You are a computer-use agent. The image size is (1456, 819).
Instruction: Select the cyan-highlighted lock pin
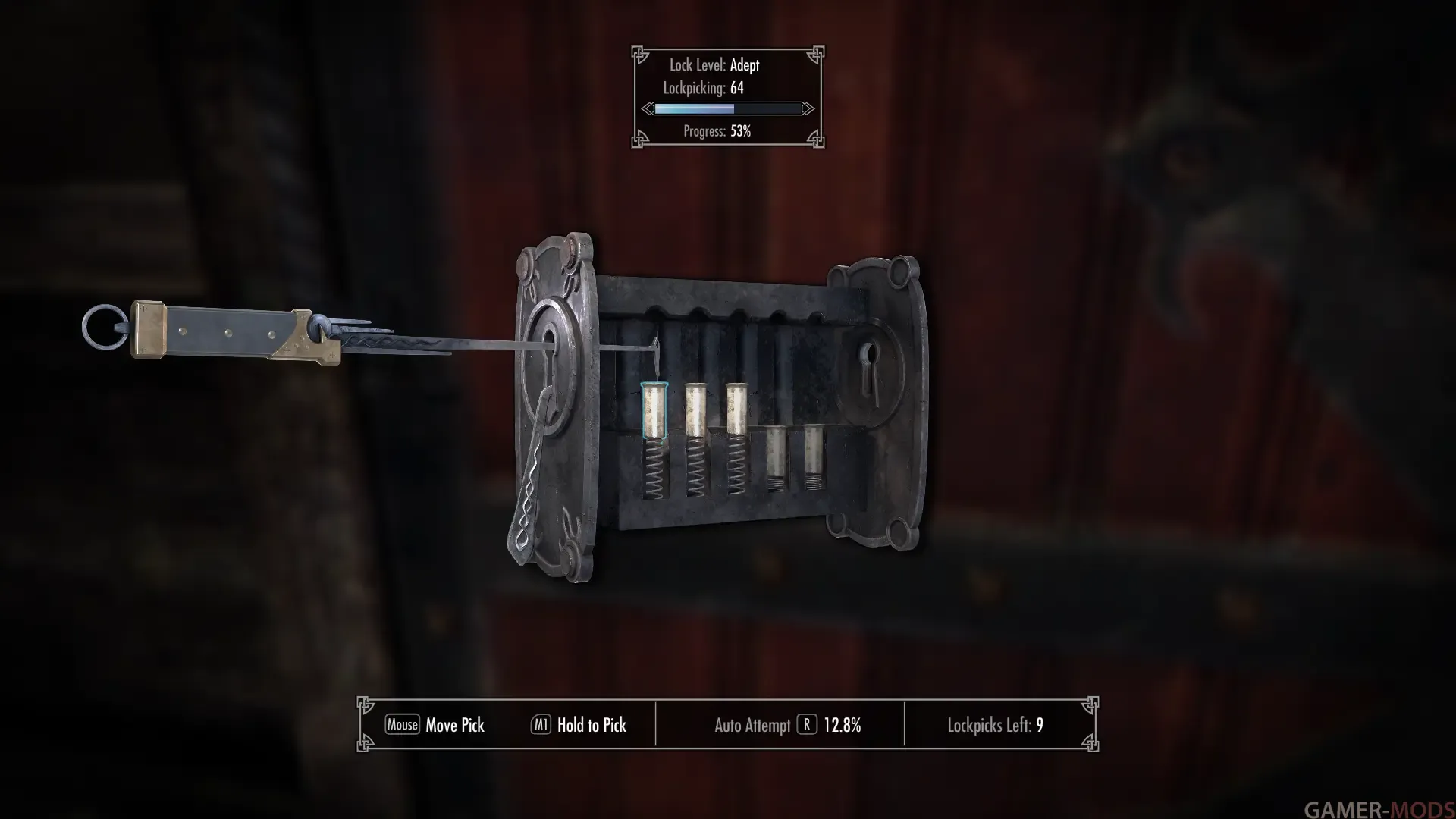point(654,411)
